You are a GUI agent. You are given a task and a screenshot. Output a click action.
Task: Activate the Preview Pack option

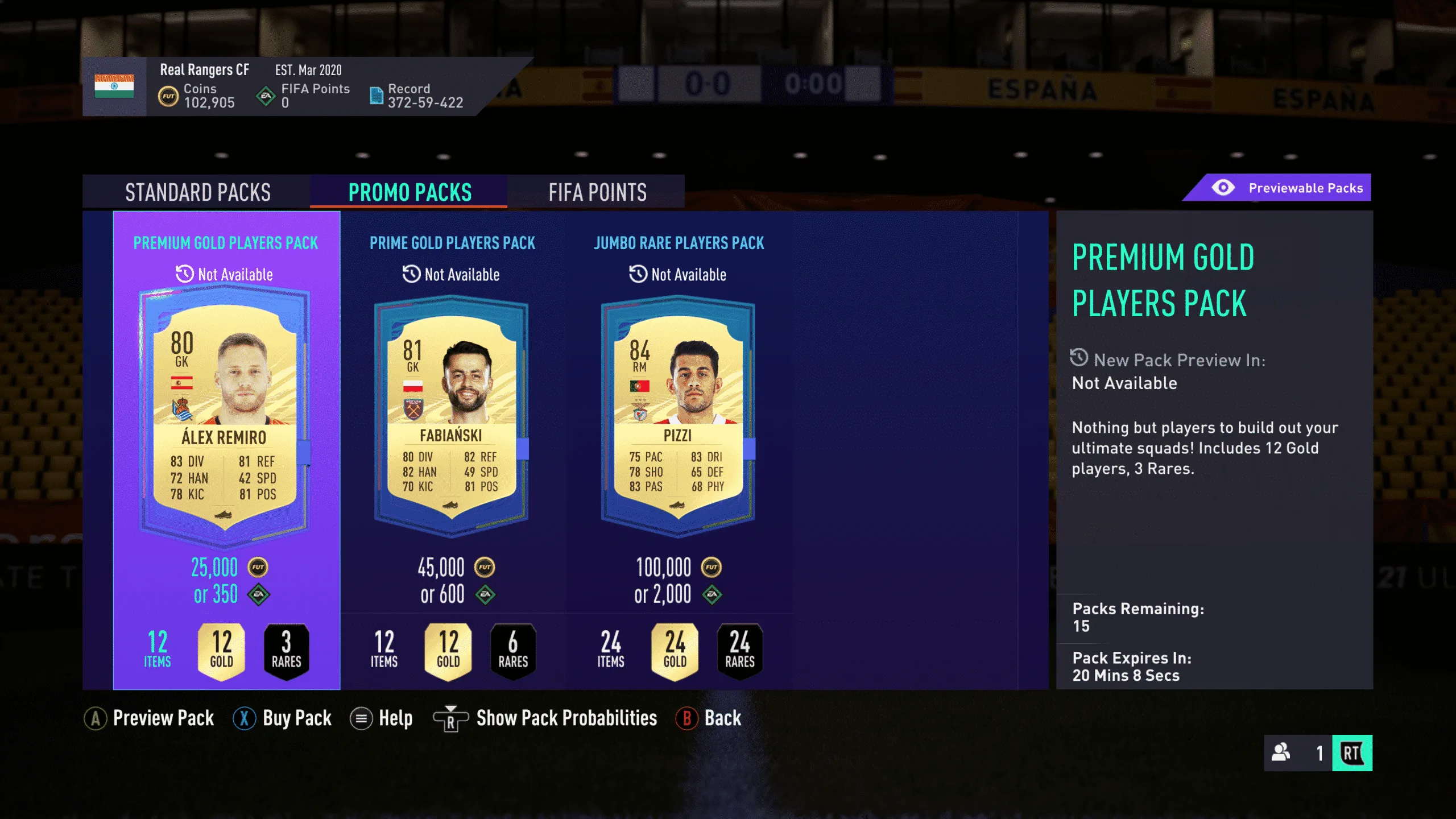[x=150, y=718]
